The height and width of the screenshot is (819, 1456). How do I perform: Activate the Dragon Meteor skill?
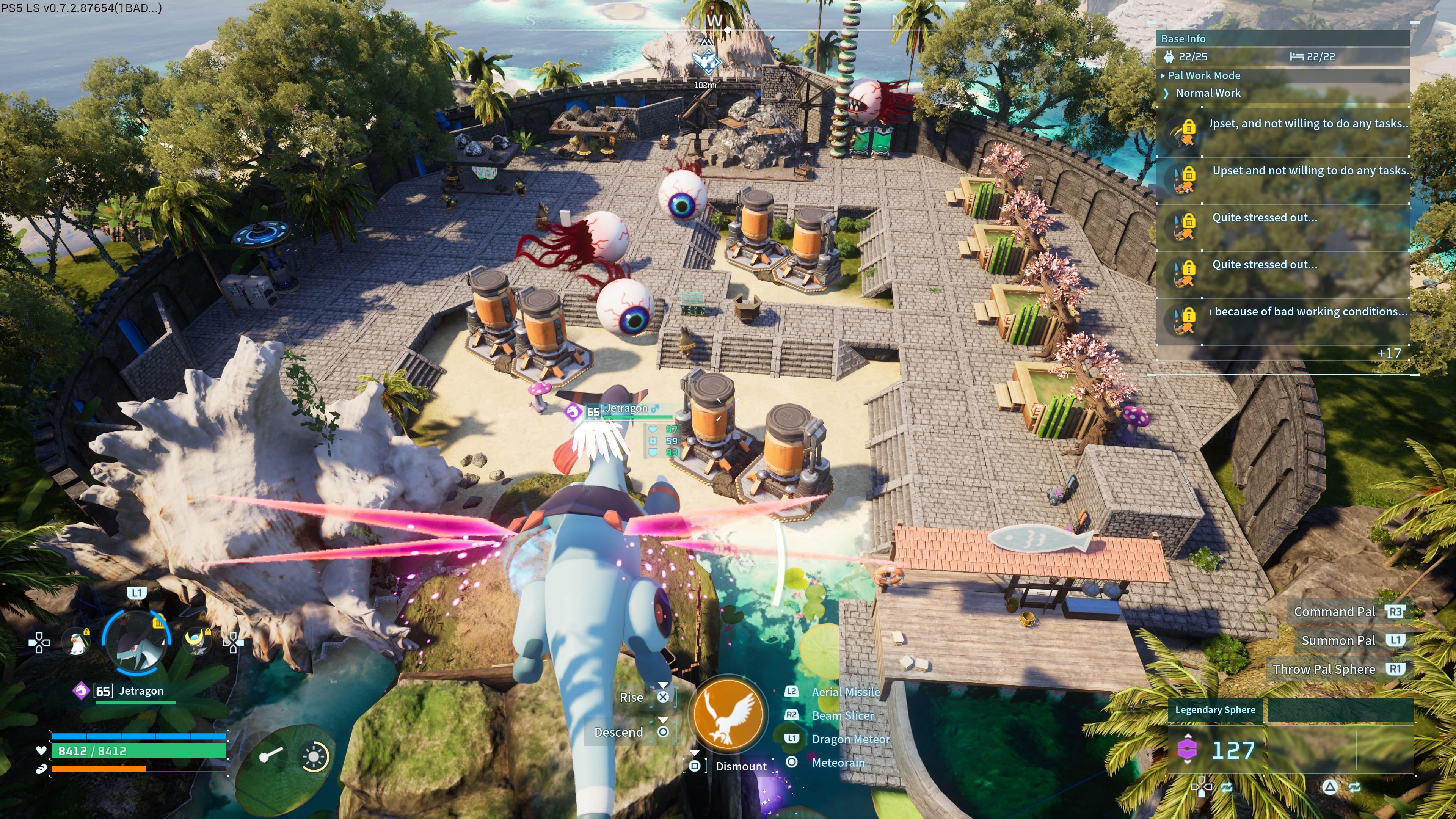(x=850, y=739)
